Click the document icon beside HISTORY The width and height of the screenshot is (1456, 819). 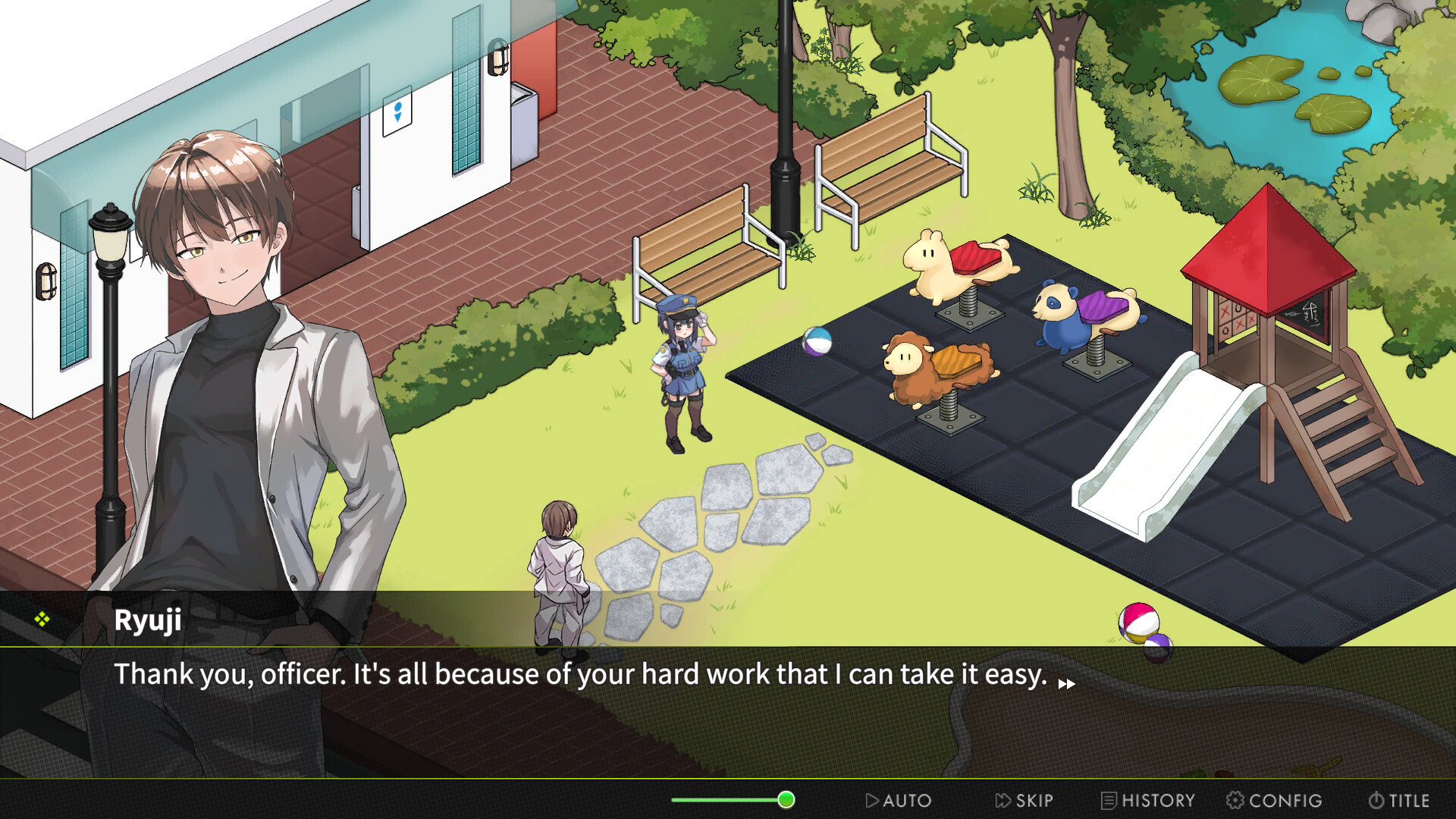tap(1109, 800)
